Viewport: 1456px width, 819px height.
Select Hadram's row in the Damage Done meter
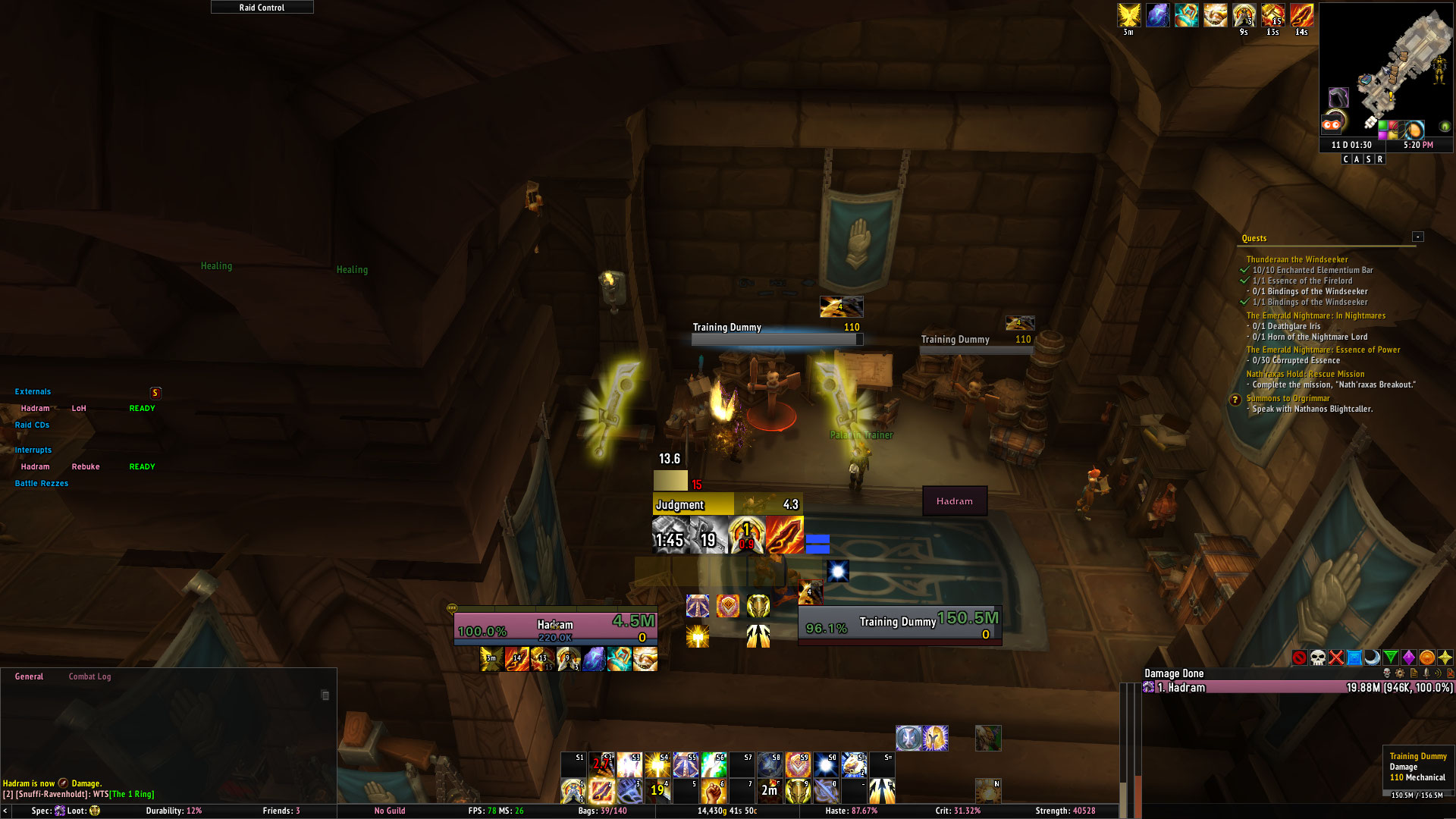tap(1289, 688)
